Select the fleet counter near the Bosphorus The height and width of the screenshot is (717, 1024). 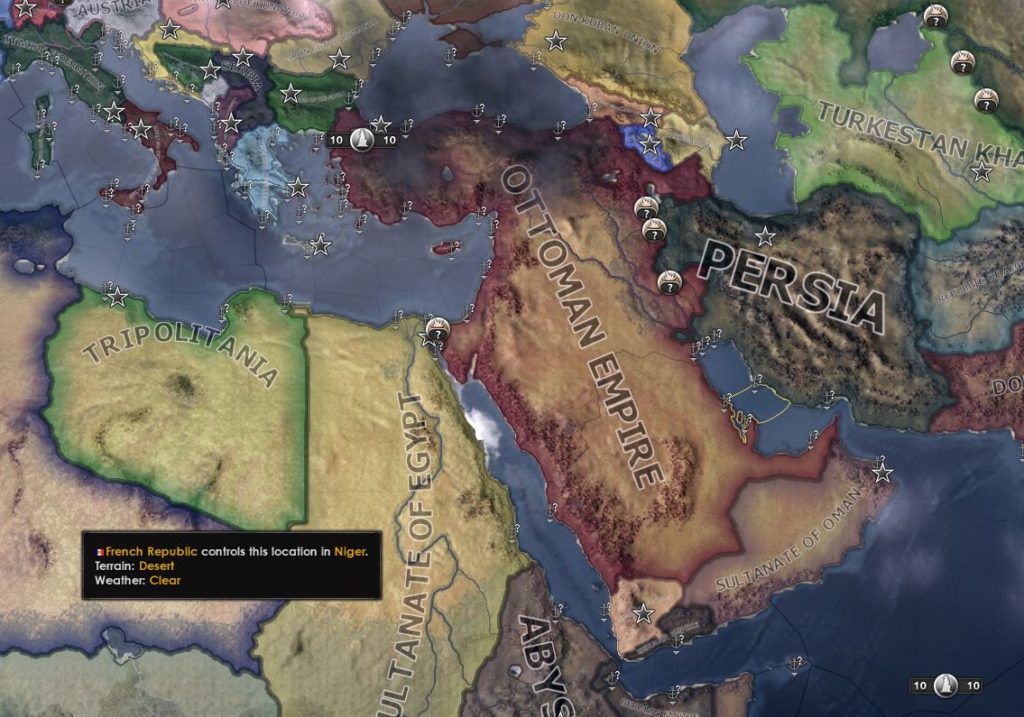point(363,140)
